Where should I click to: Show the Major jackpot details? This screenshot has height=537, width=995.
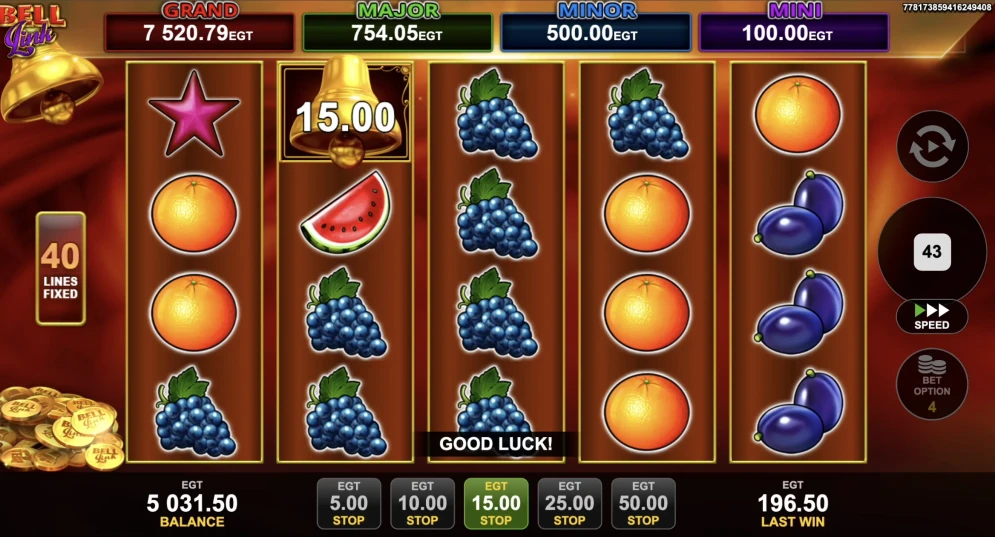(398, 28)
